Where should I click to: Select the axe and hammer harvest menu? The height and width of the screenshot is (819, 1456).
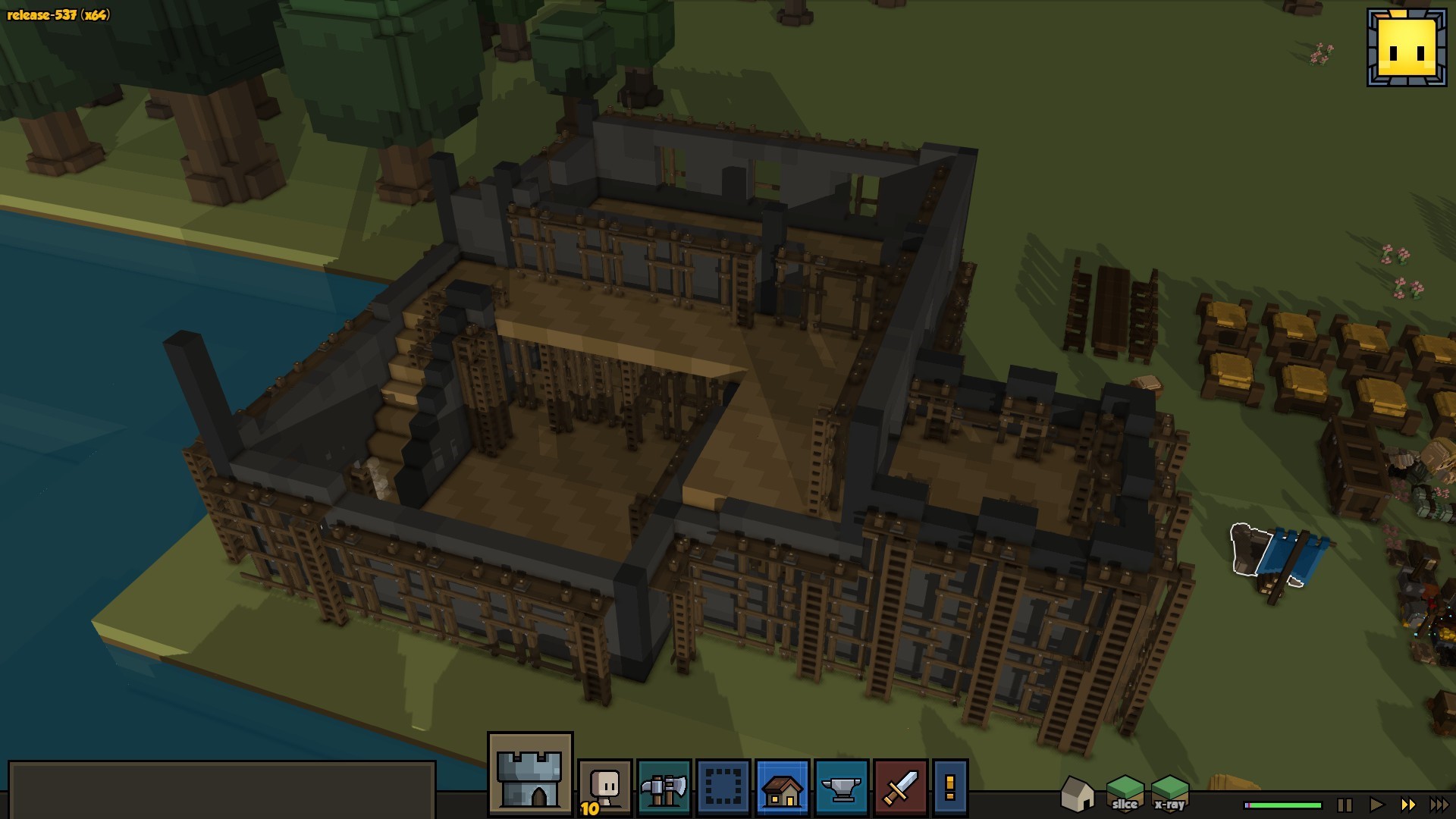pos(664,789)
